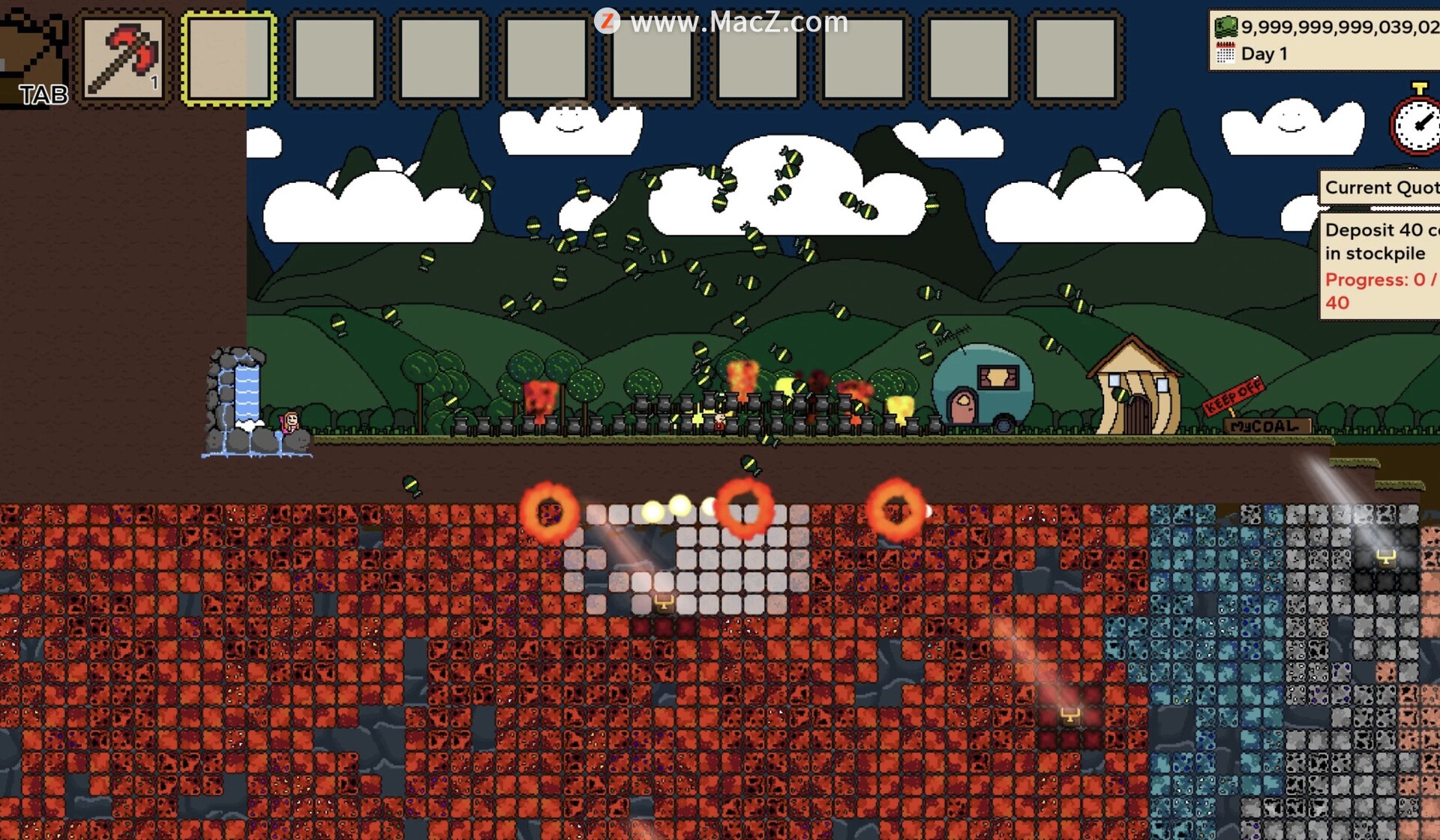Open the Current Quota panel

point(1380,187)
